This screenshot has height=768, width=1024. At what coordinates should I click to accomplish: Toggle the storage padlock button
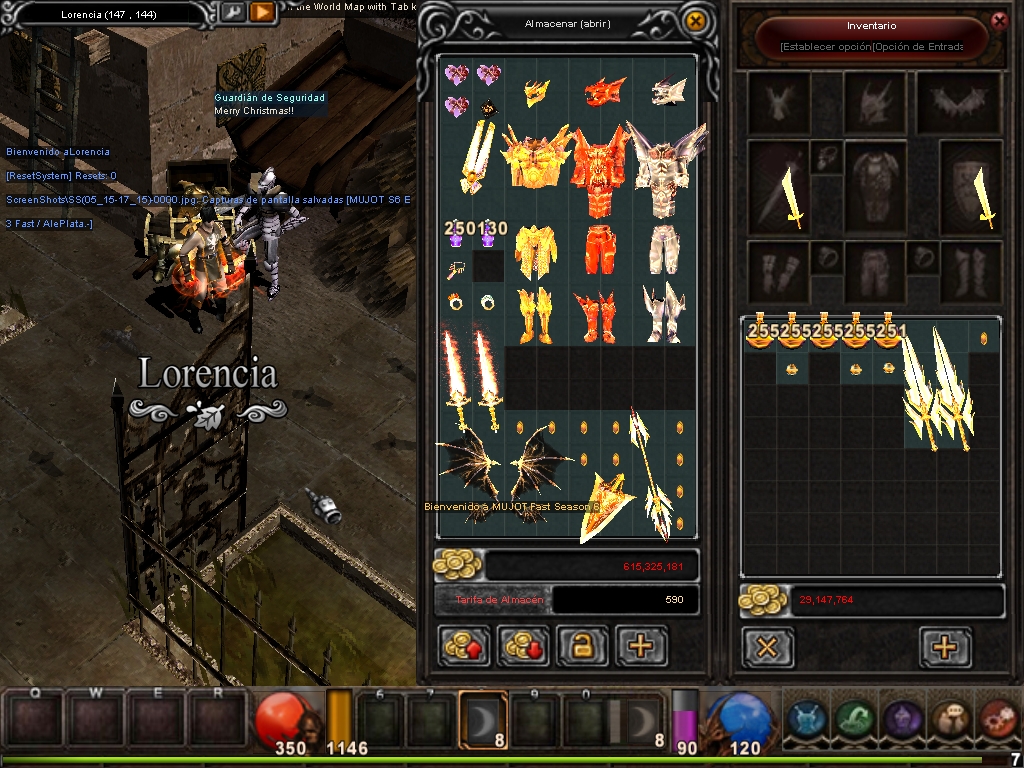pos(582,646)
